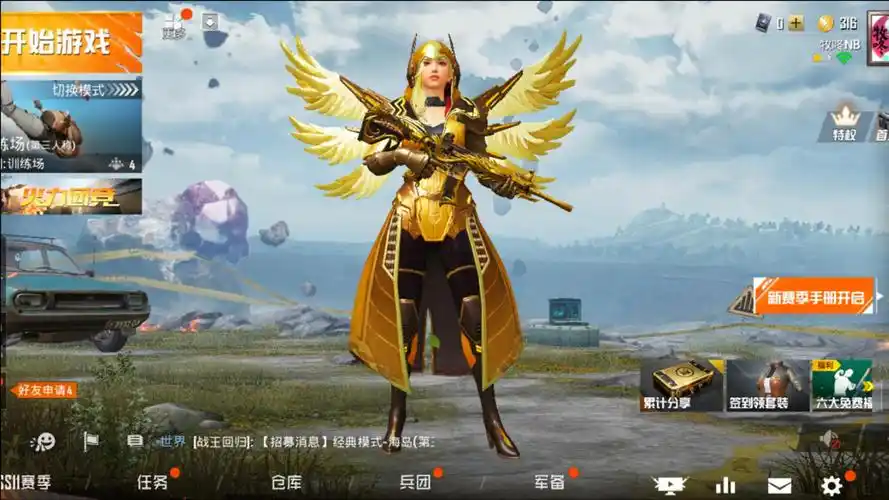Screen dimensions: 889x500
Task: Open the 兵团 clan menu
Action: [x=415, y=482]
